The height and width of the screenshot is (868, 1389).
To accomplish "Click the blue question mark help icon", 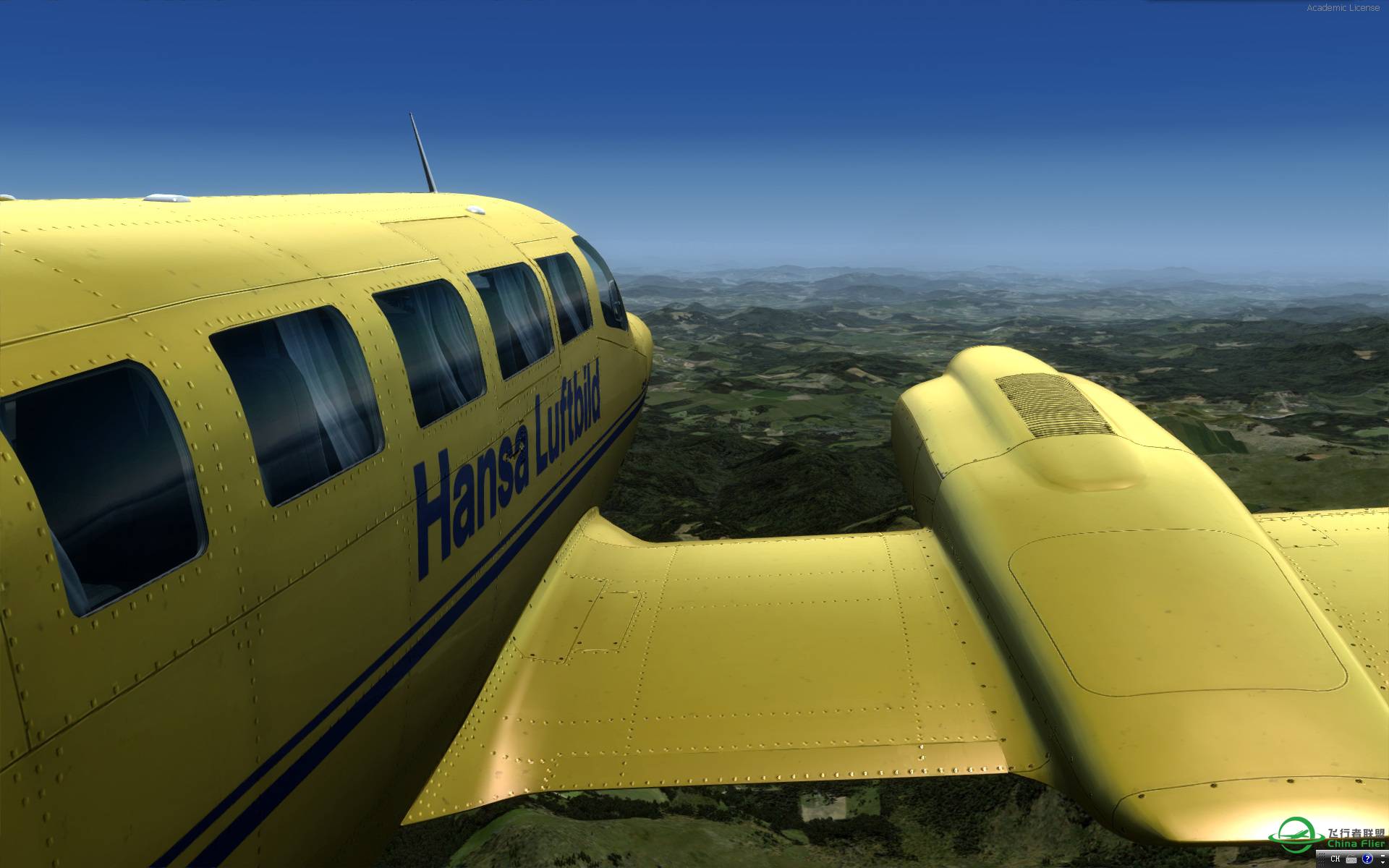I will tap(1367, 859).
